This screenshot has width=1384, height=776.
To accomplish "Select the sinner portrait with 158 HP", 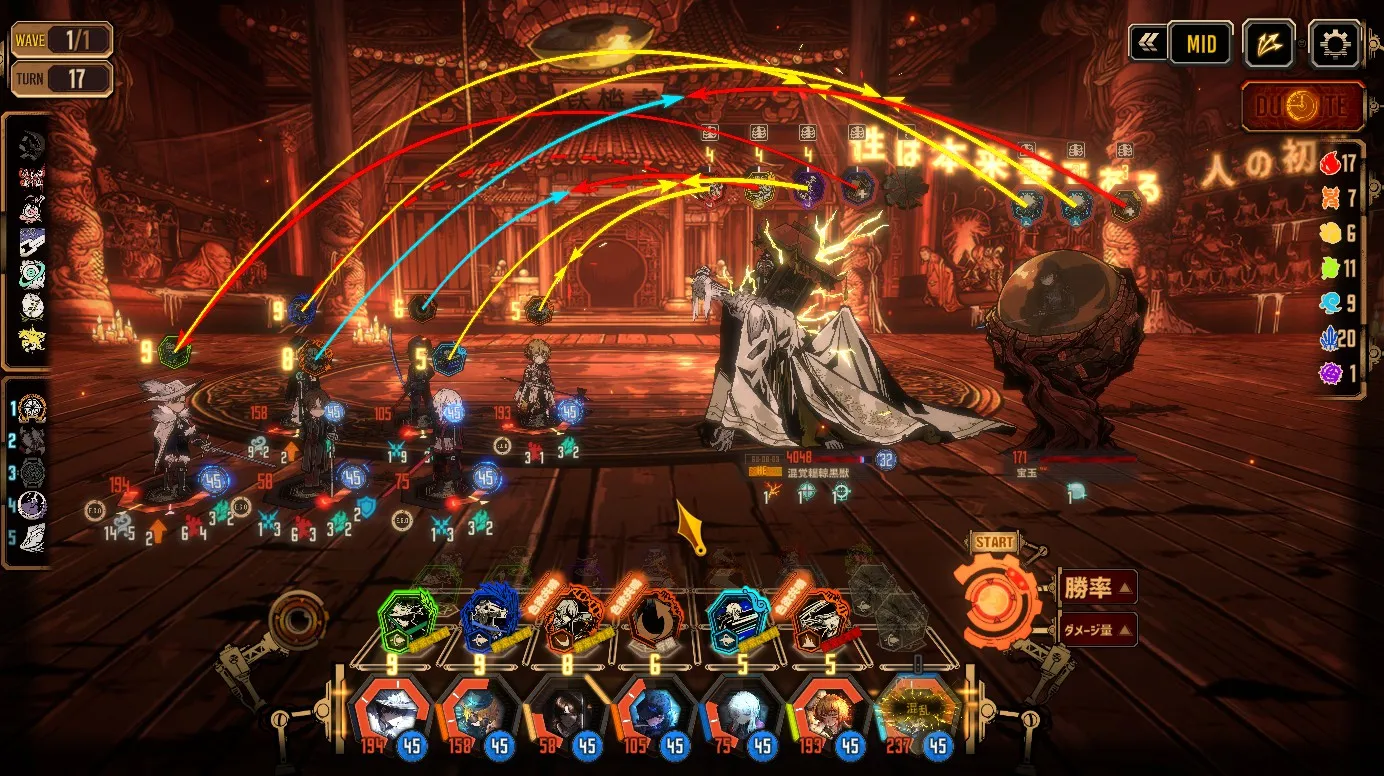I will tap(479, 714).
